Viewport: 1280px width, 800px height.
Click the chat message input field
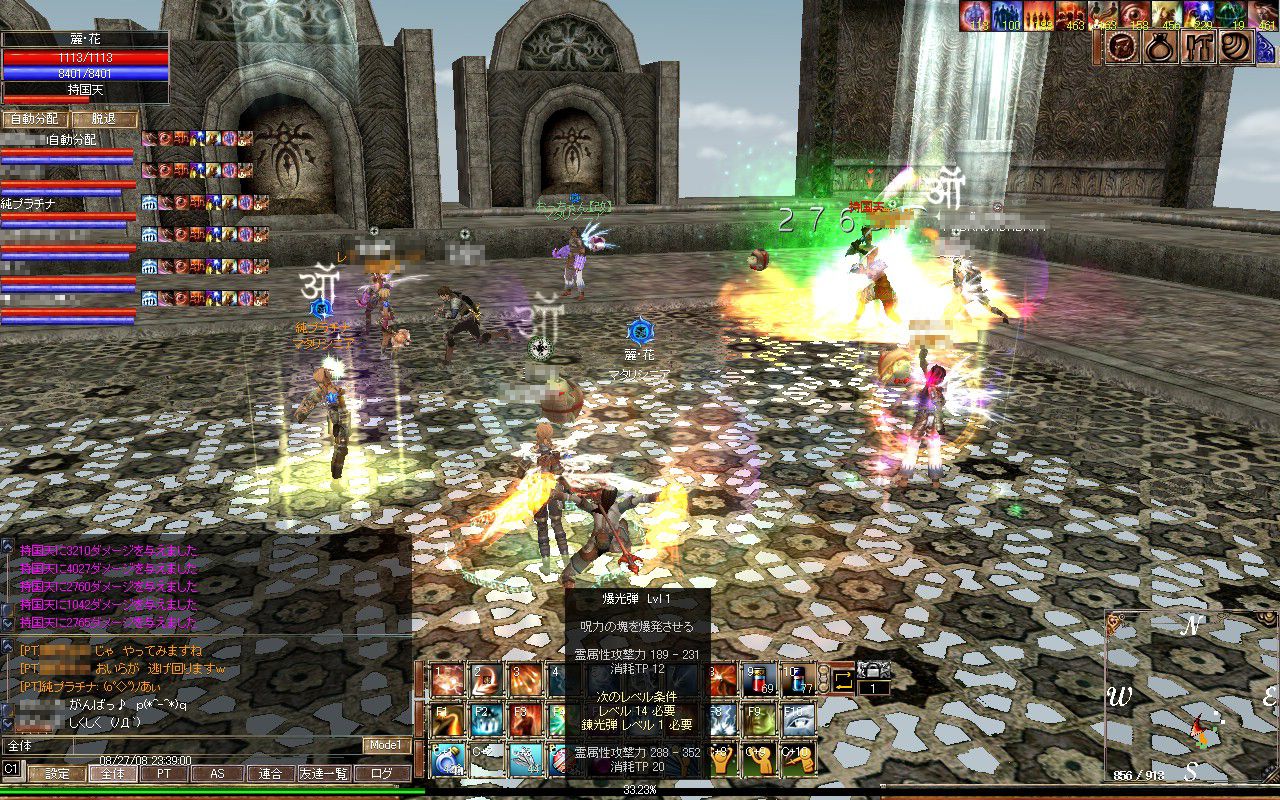point(180,745)
